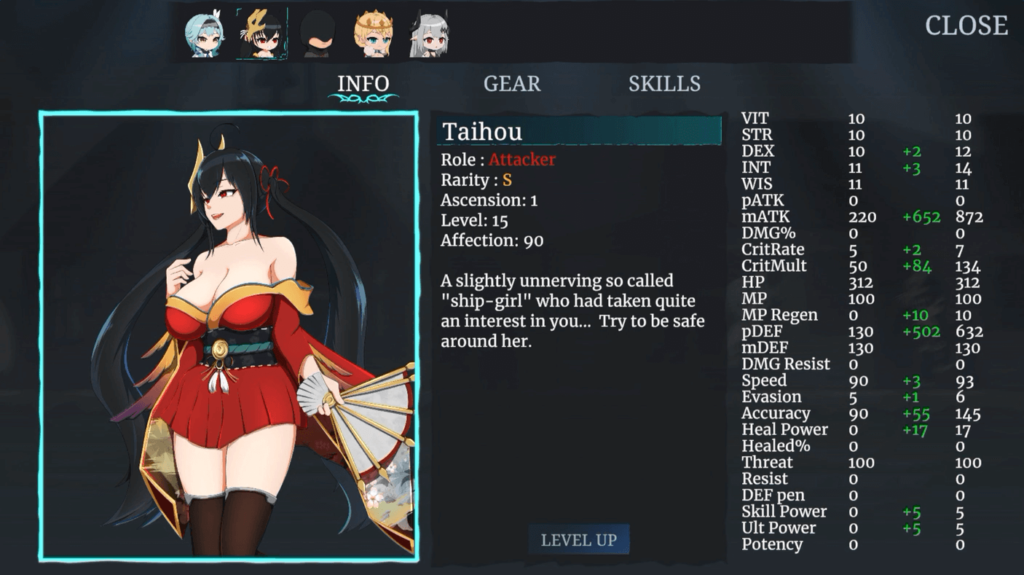Level up Taihou
1024x575 pixels.
coord(578,540)
